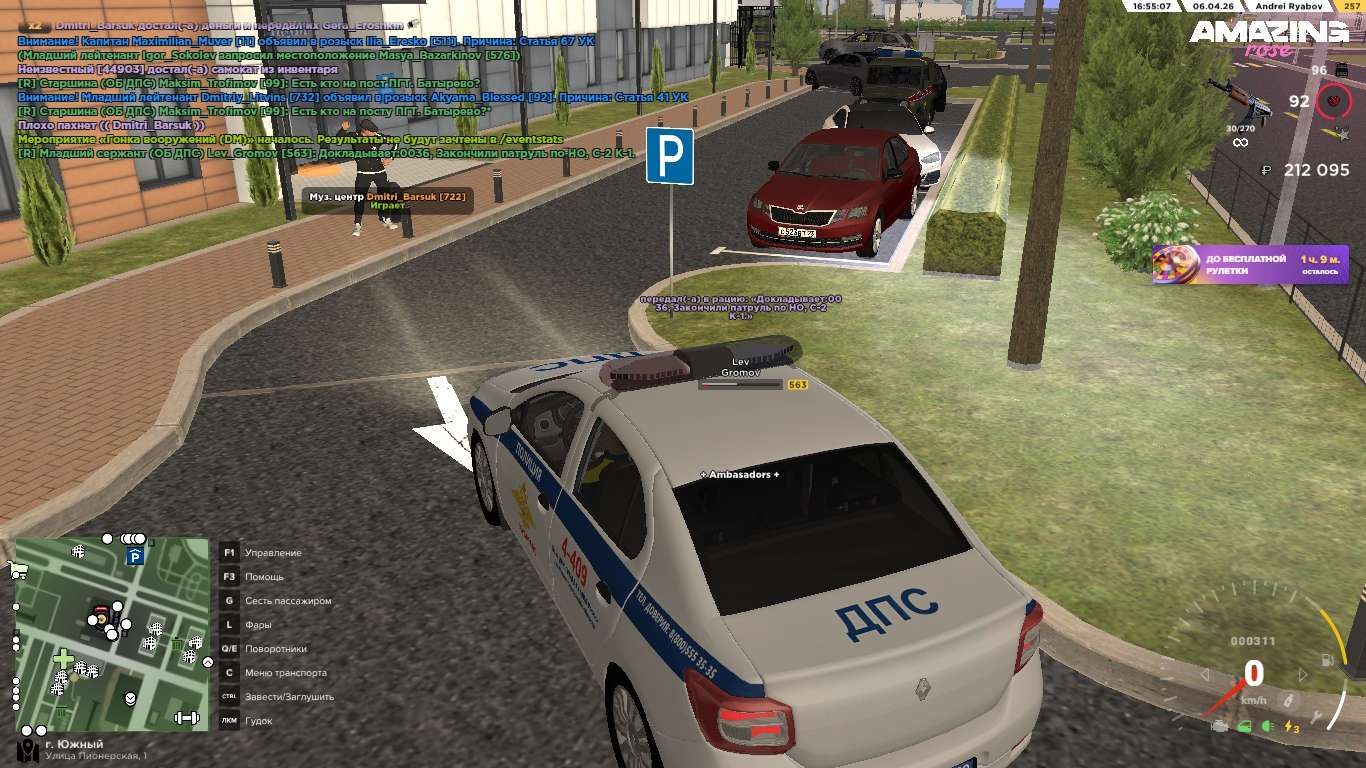Click the right turn signal arrow

point(1303,675)
